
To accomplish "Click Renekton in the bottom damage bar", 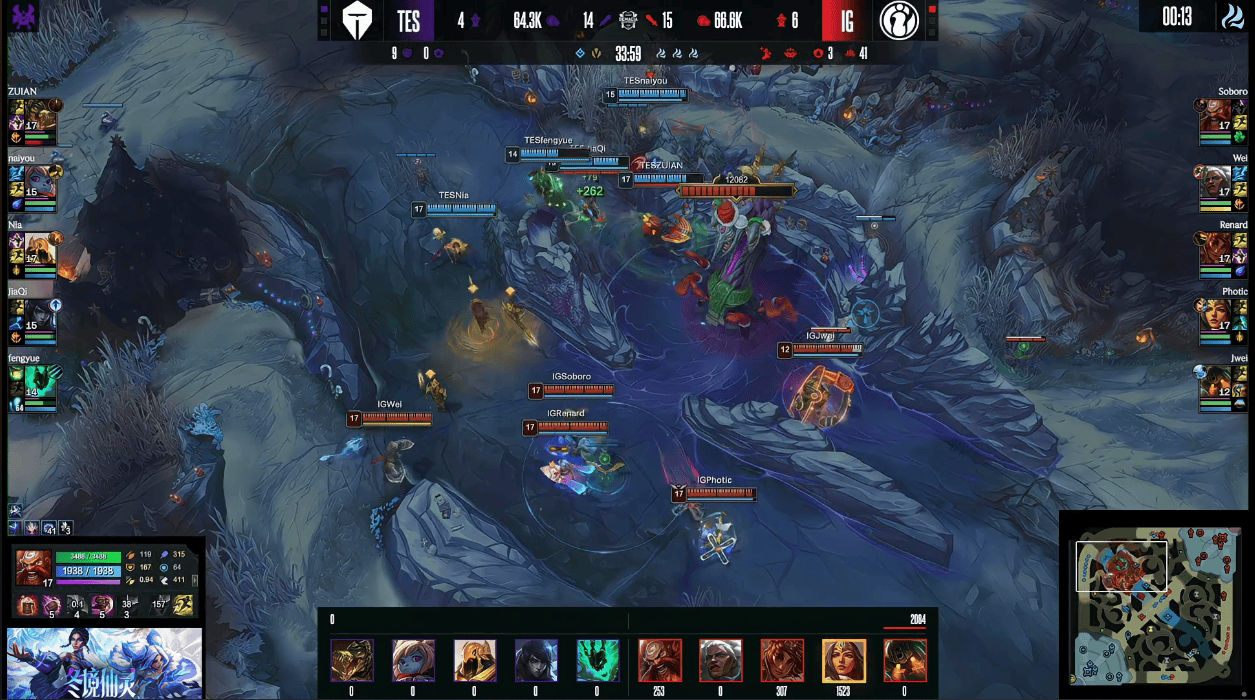I will click(352, 660).
